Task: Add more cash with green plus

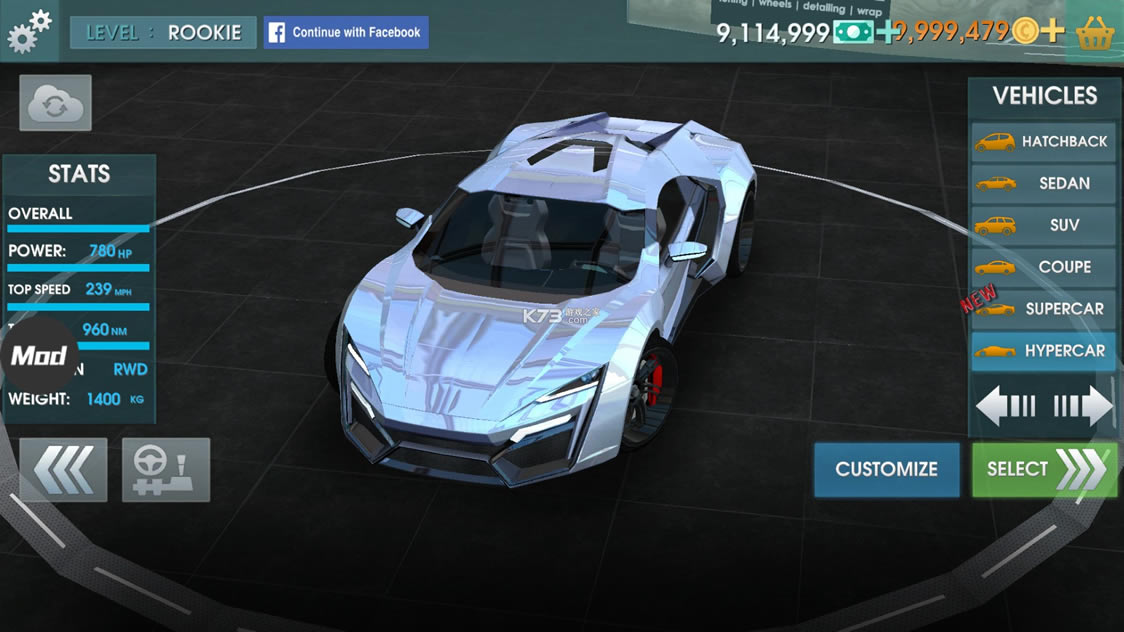Action: coord(887,32)
